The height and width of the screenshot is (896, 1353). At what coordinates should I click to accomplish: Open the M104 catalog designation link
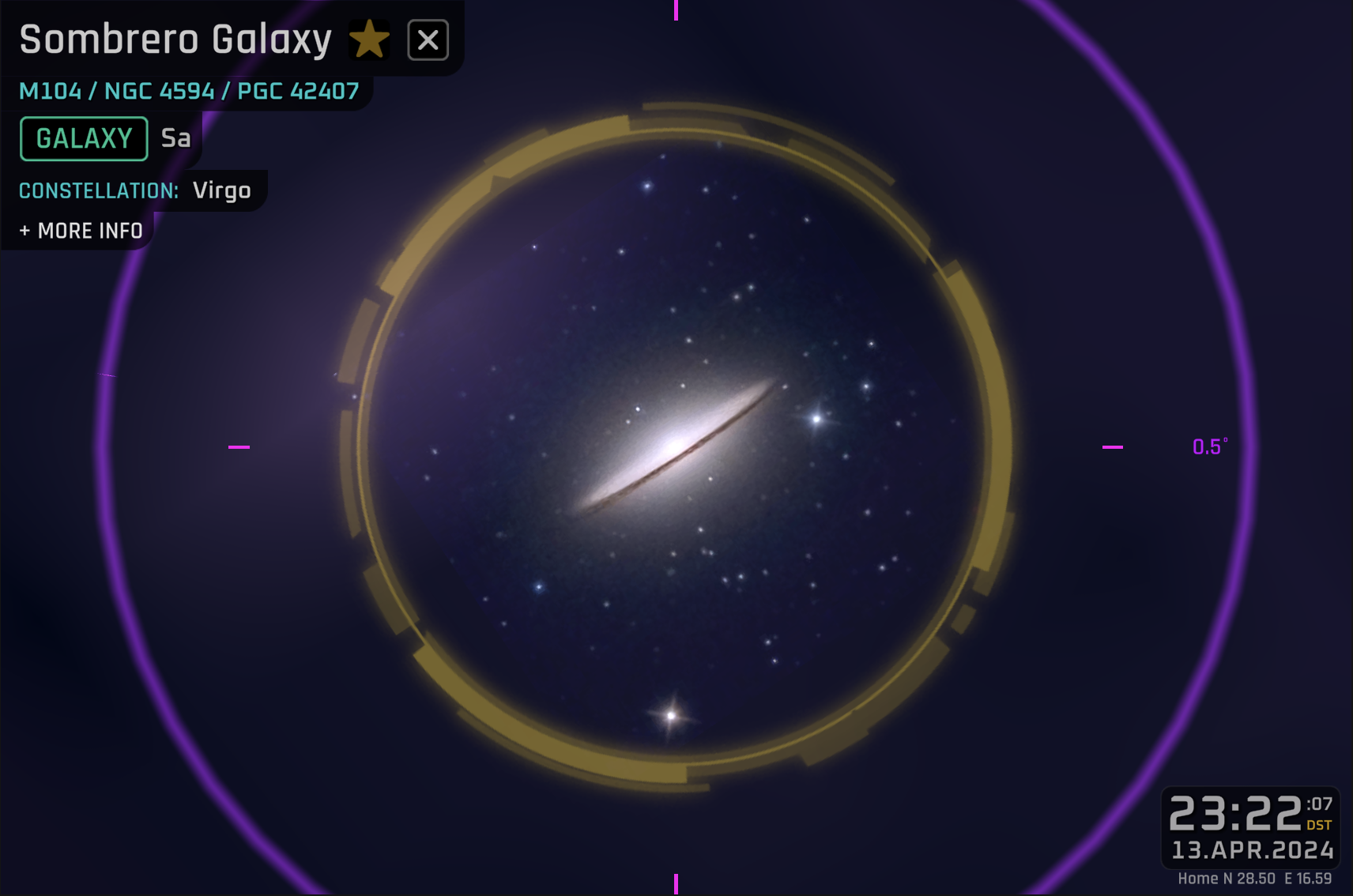point(51,90)
